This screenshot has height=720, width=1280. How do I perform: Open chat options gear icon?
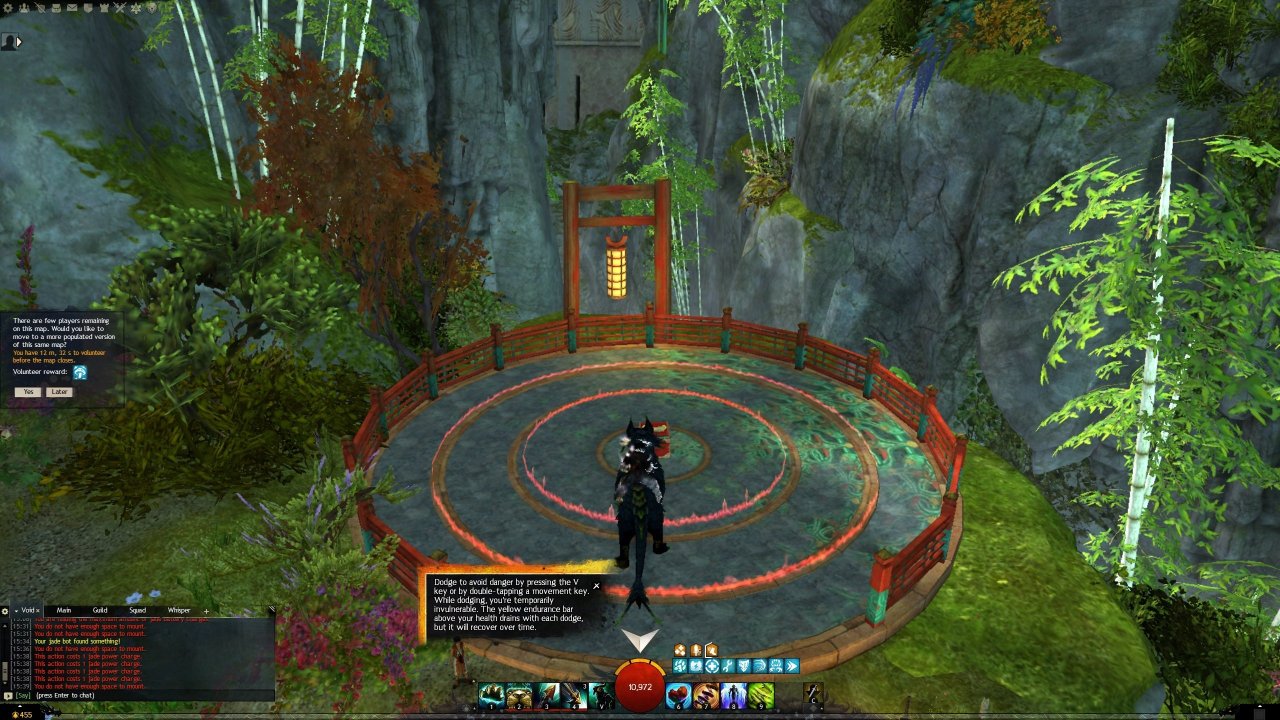coord(5,610)
